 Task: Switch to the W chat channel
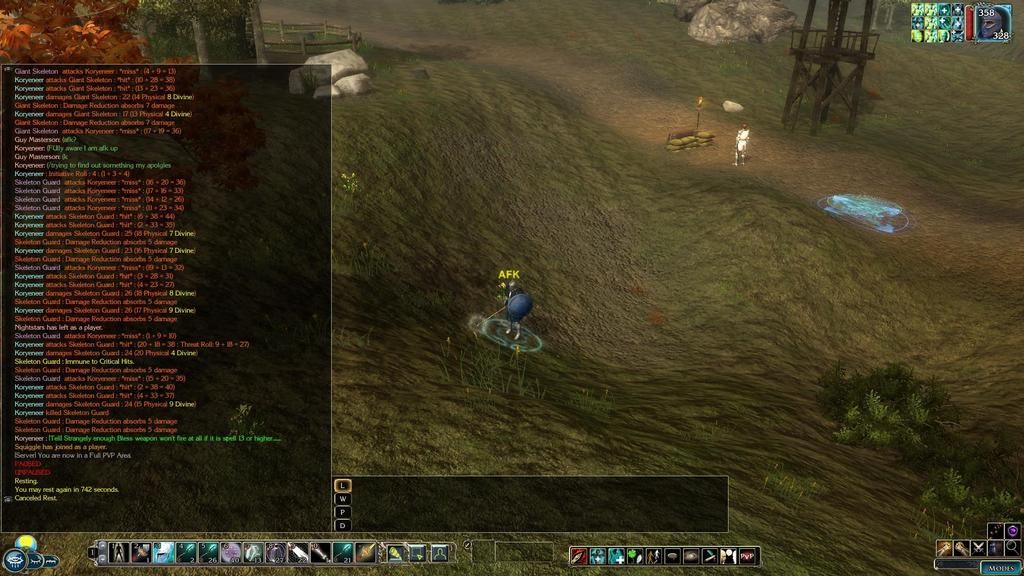(343, 498)
